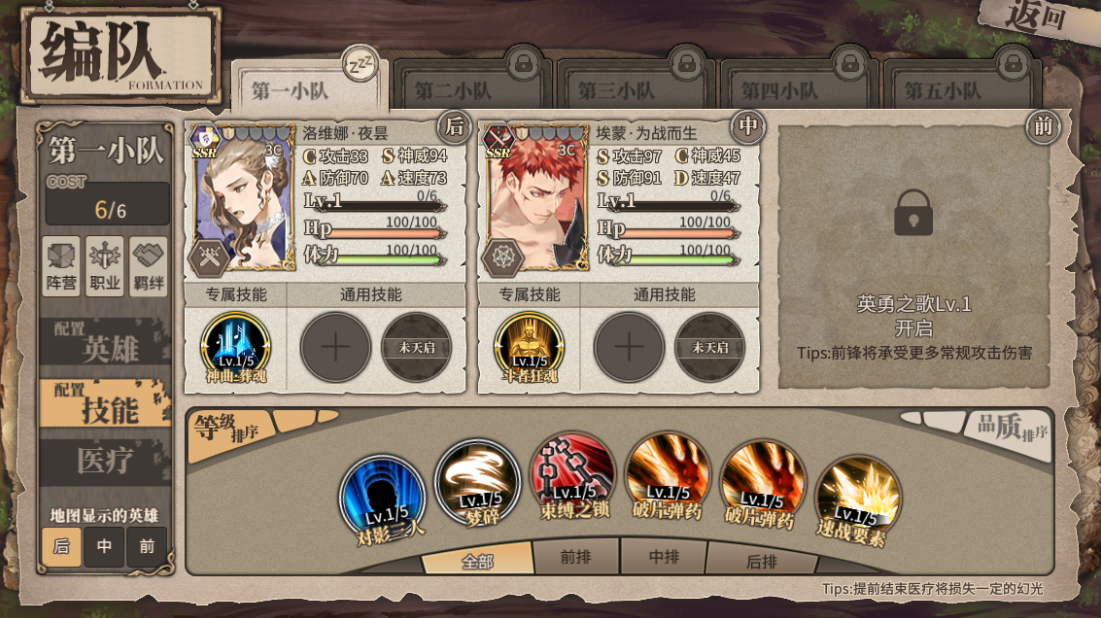Switch to 配置英雄 hero setup
The height and width of the screenshot is (618, 1101).
[104, 346]
